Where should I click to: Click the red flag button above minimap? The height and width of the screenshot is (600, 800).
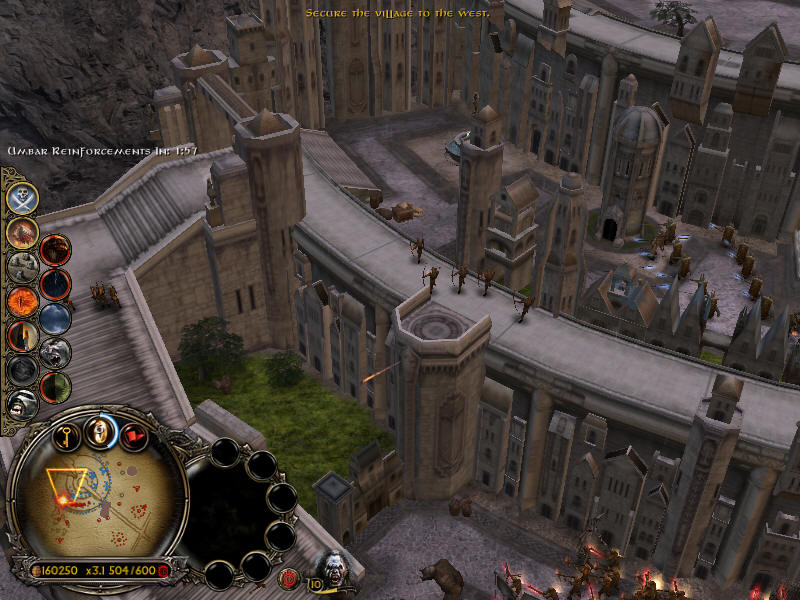pyautogui.click(x=132, y=436)
